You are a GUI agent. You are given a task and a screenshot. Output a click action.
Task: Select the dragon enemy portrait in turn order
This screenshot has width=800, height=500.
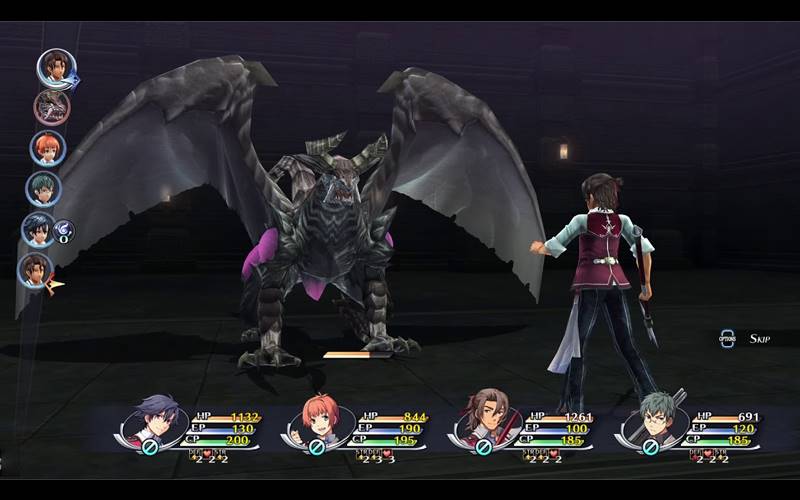tap(51, 107)
